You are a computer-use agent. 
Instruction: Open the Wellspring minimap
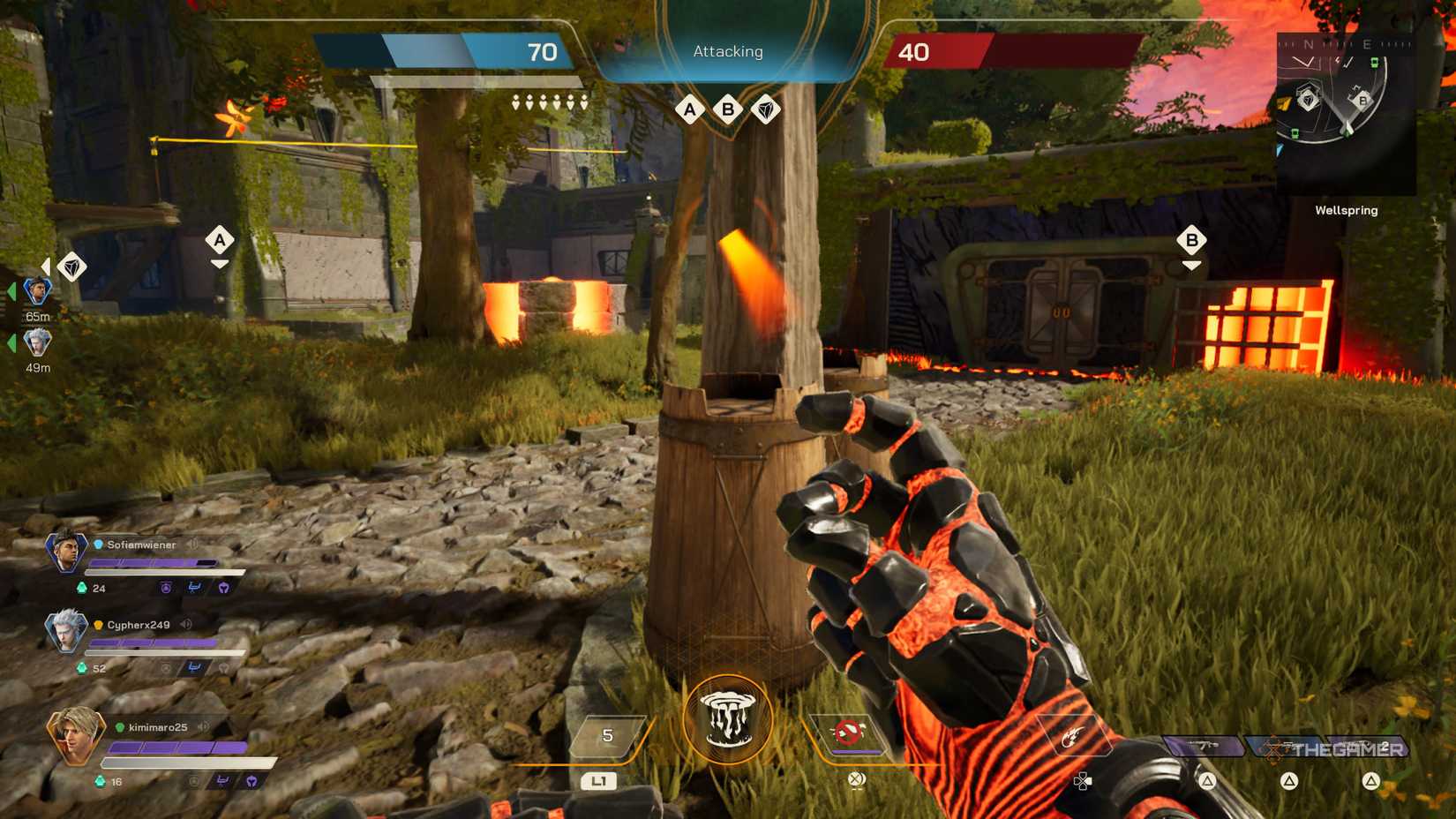point(1345,113)
